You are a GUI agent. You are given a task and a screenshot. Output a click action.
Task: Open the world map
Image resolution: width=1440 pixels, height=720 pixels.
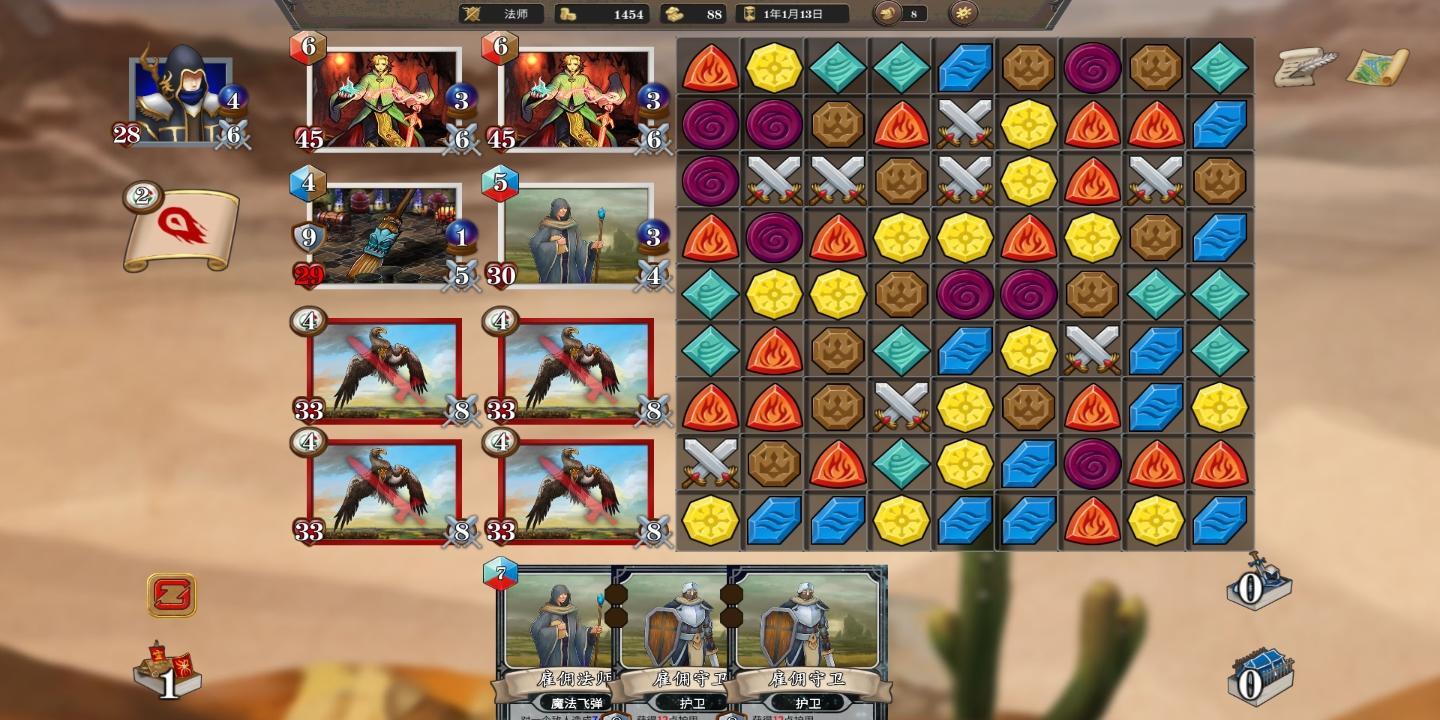1378,65
